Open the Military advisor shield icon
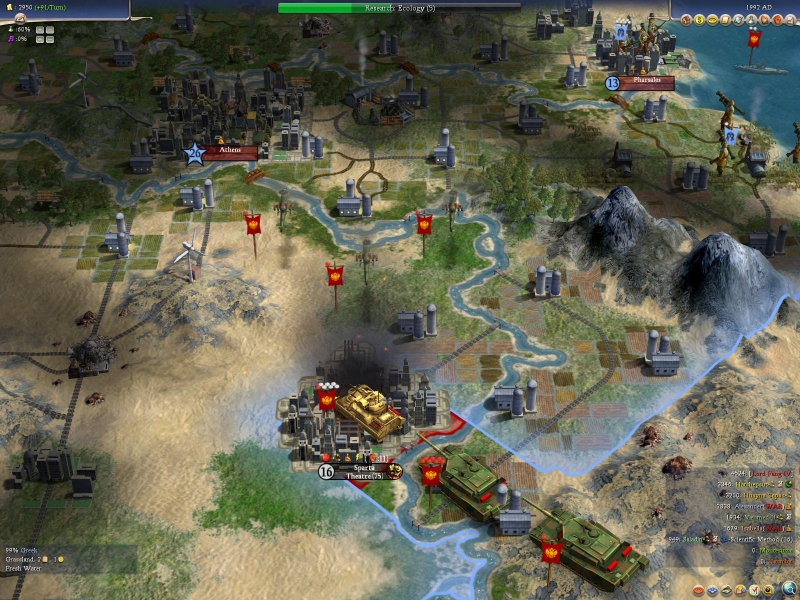Viewport: 800px width, 600px height. pos(738,20)
